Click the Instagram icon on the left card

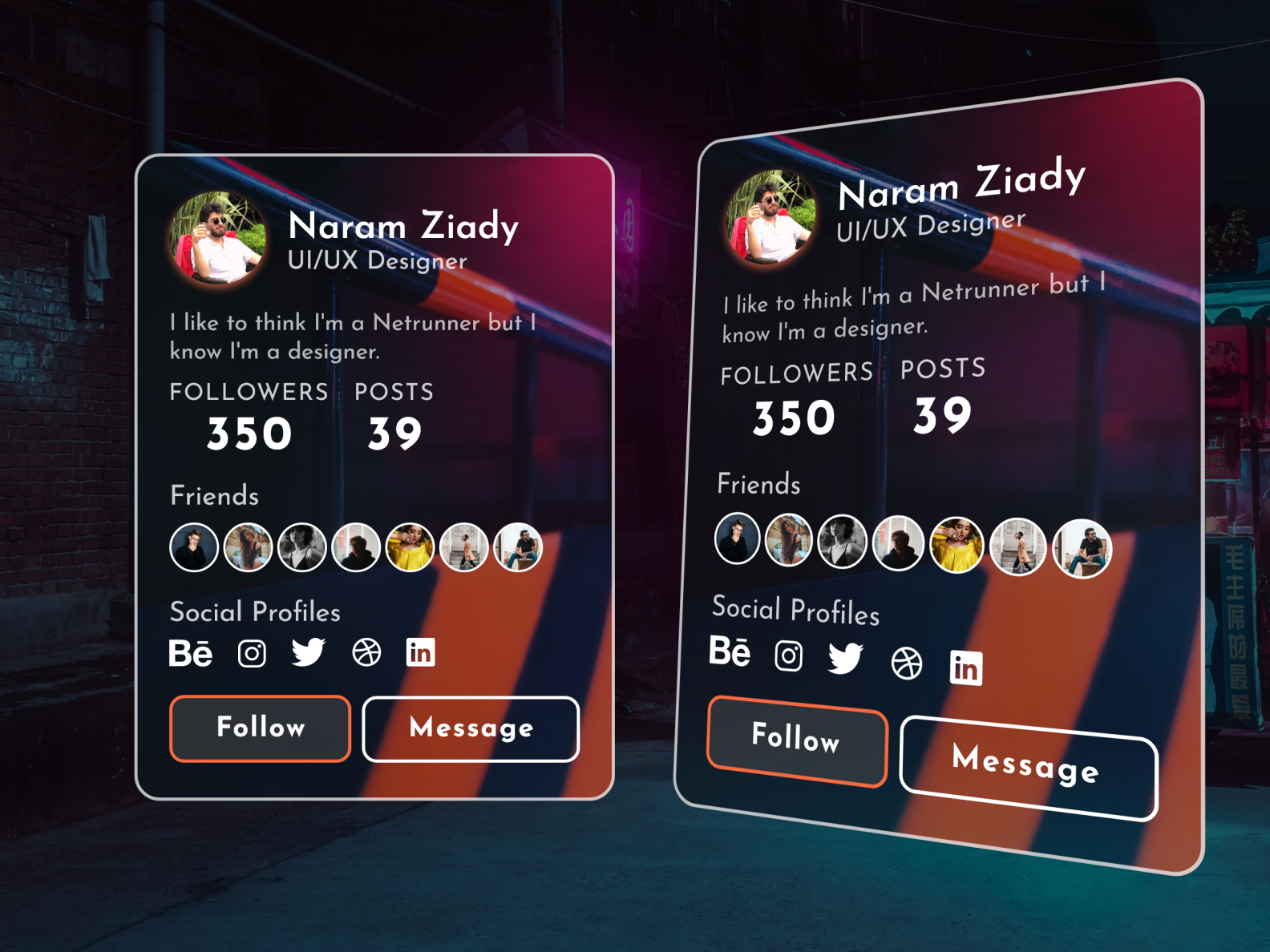click(x=251, y=653)
